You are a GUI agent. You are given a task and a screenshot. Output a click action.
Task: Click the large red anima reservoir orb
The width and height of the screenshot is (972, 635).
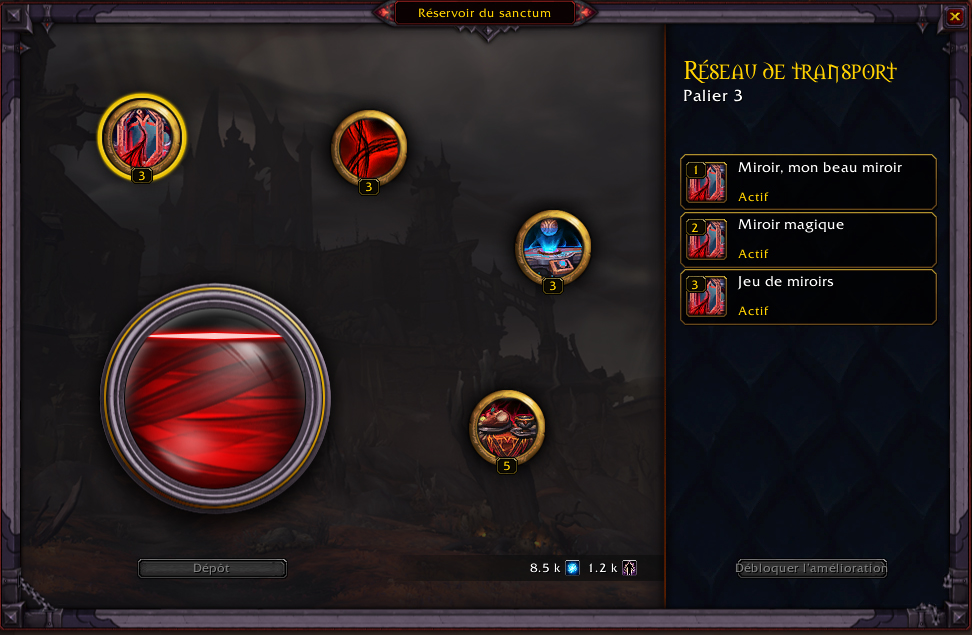215,398
